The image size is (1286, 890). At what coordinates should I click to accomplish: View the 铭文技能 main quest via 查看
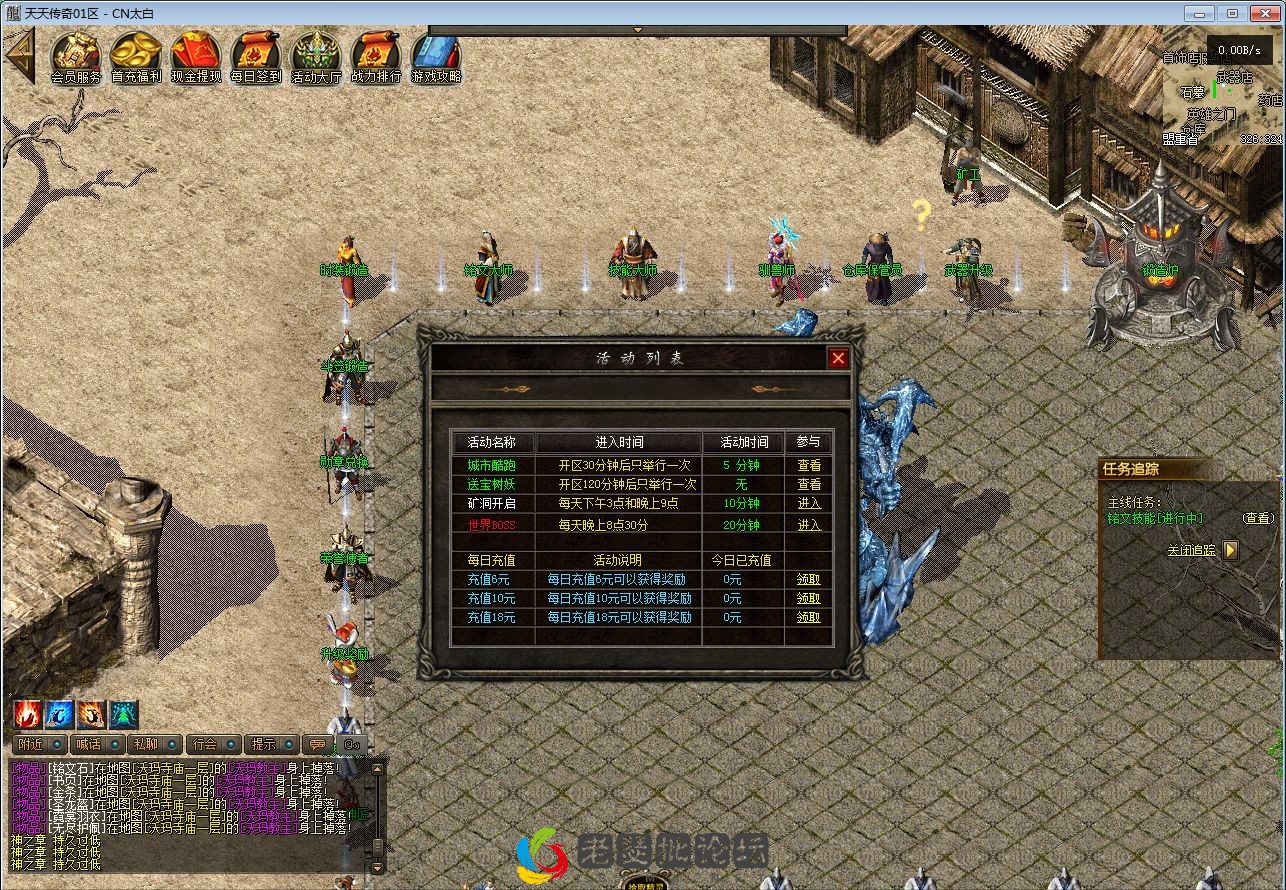(x=1258, y=518)
